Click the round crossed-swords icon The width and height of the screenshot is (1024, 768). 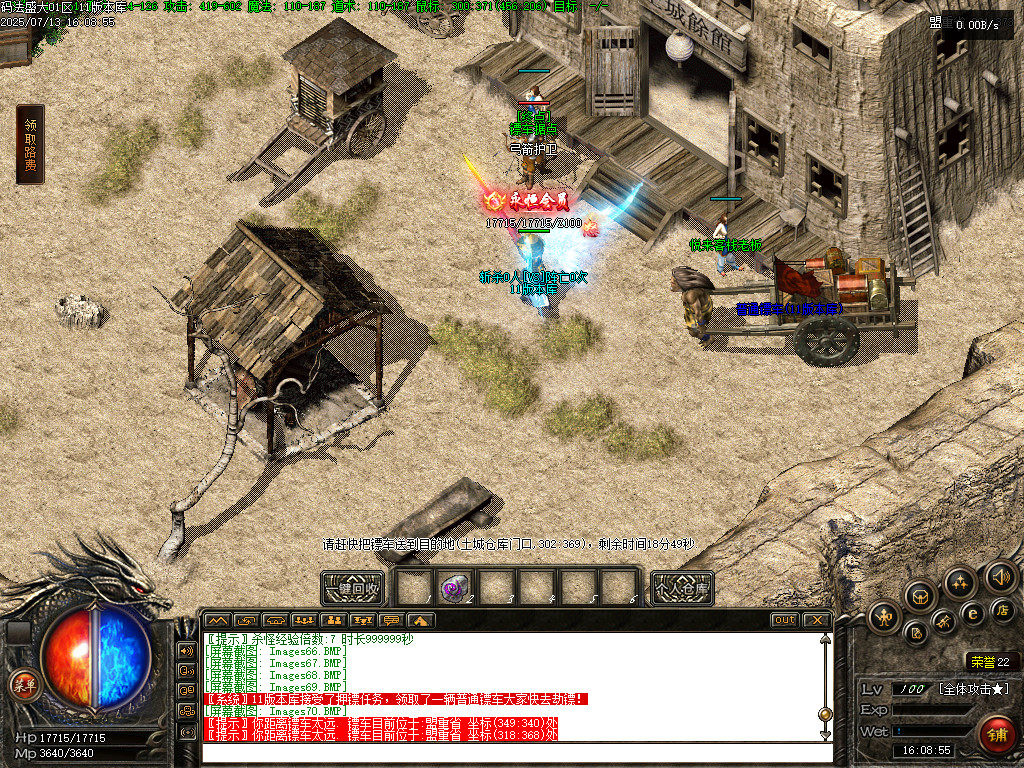tap(944, 622)
